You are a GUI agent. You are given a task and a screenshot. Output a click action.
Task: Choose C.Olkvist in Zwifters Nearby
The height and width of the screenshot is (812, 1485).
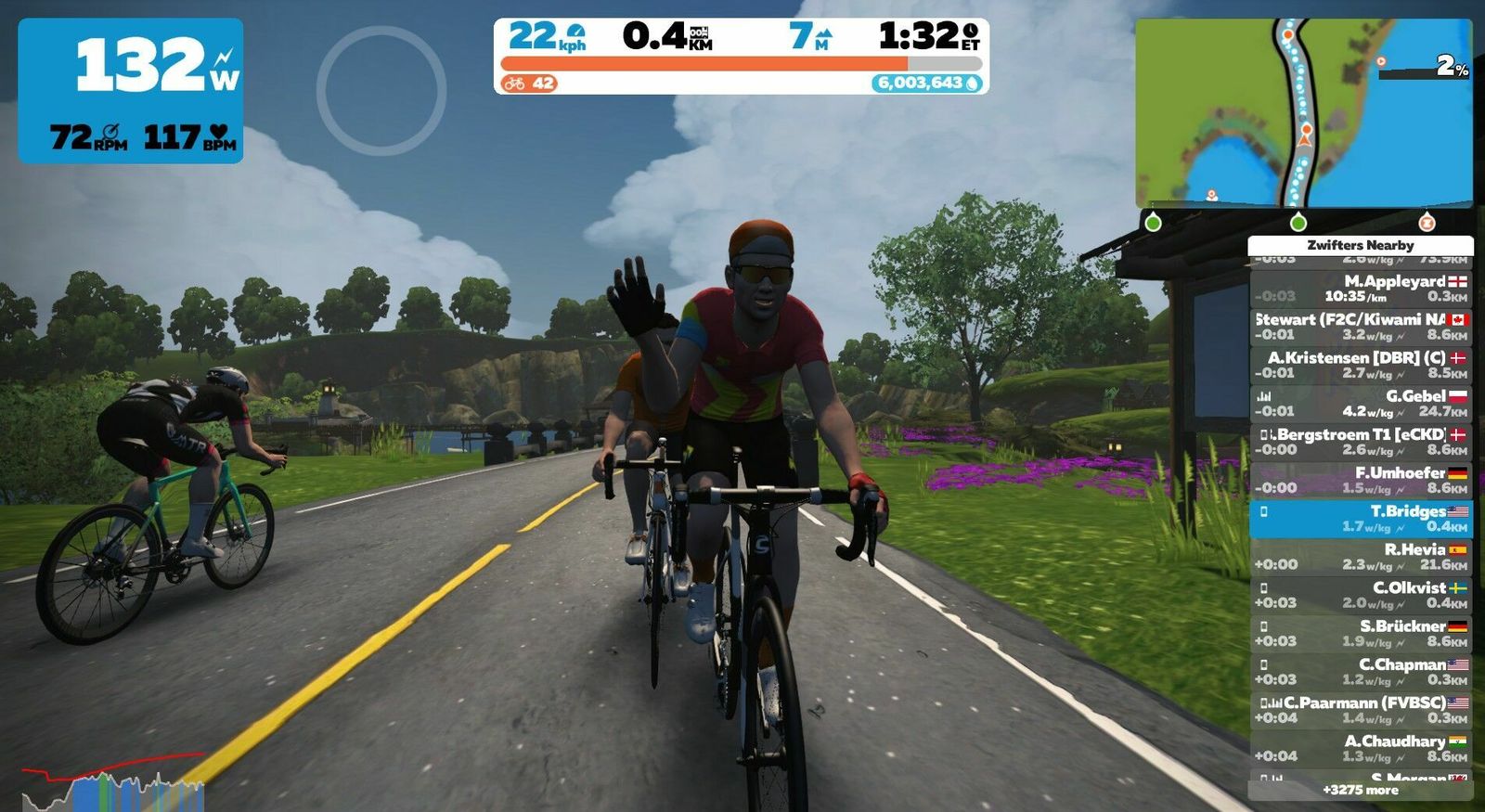(x=1360, y=595)
